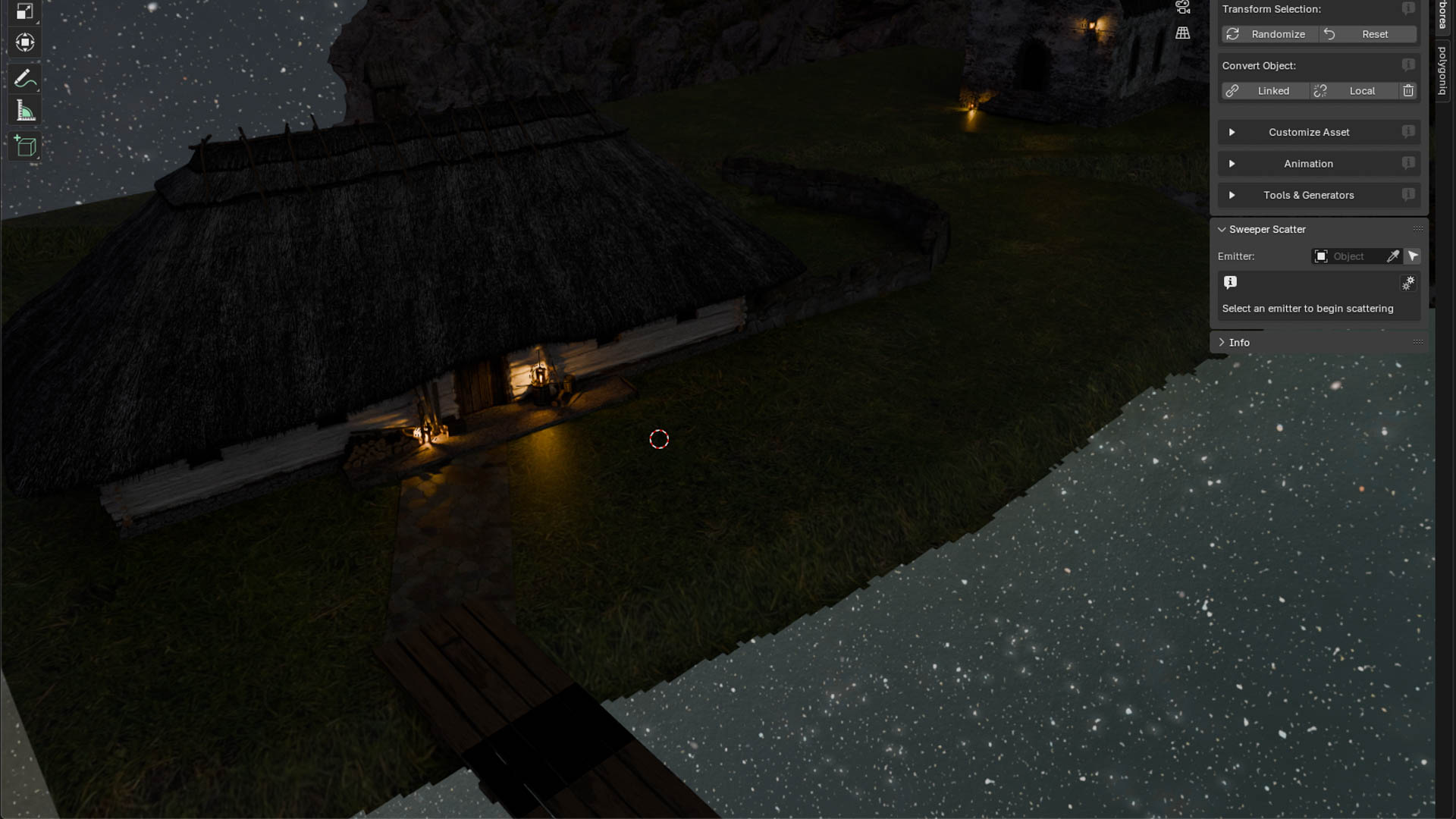1456x819 pixels.
Task: Select the Scale tool
Action: tap(25, 11)
